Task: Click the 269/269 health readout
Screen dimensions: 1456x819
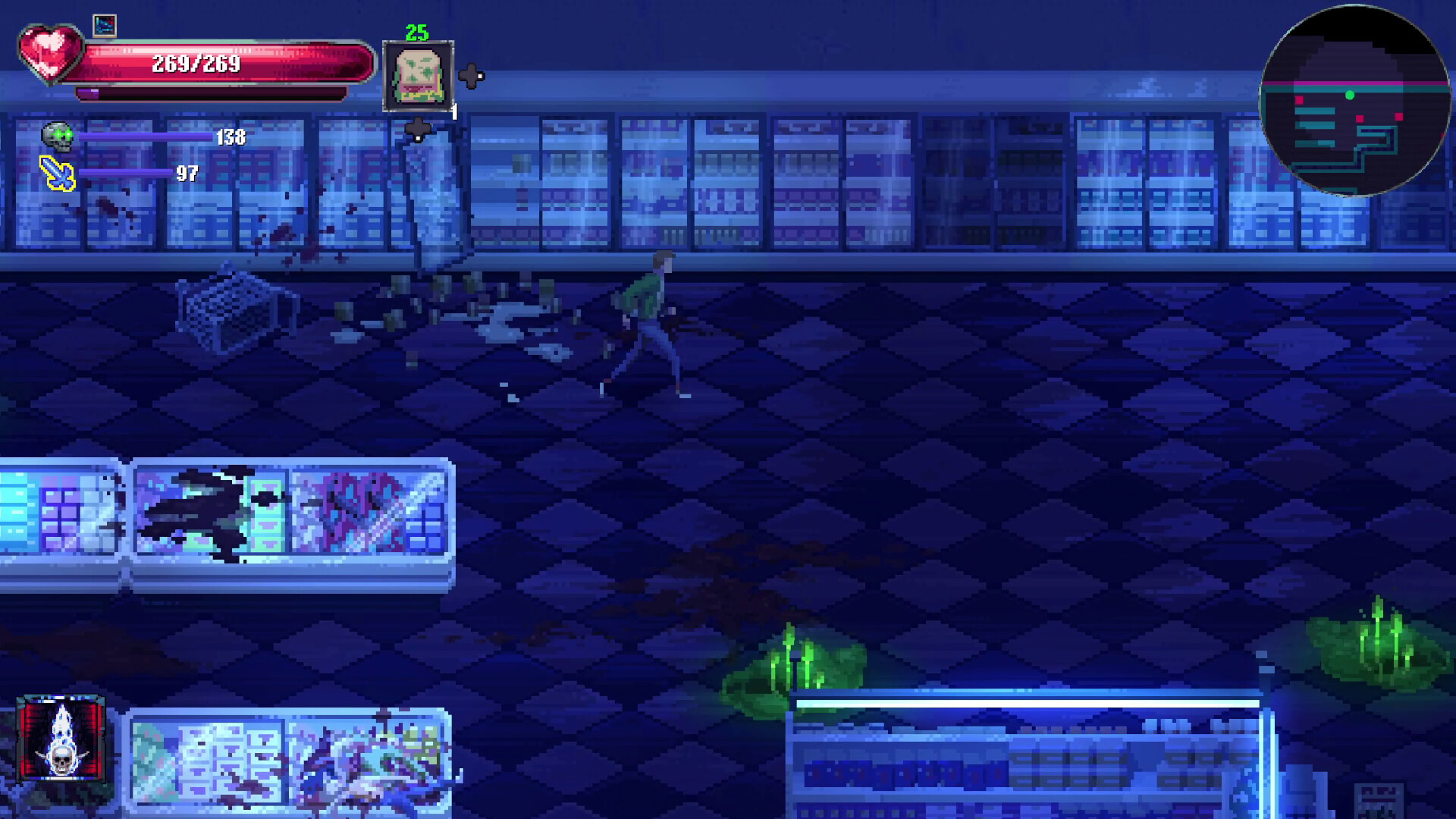Action: (x=197, y=64)
